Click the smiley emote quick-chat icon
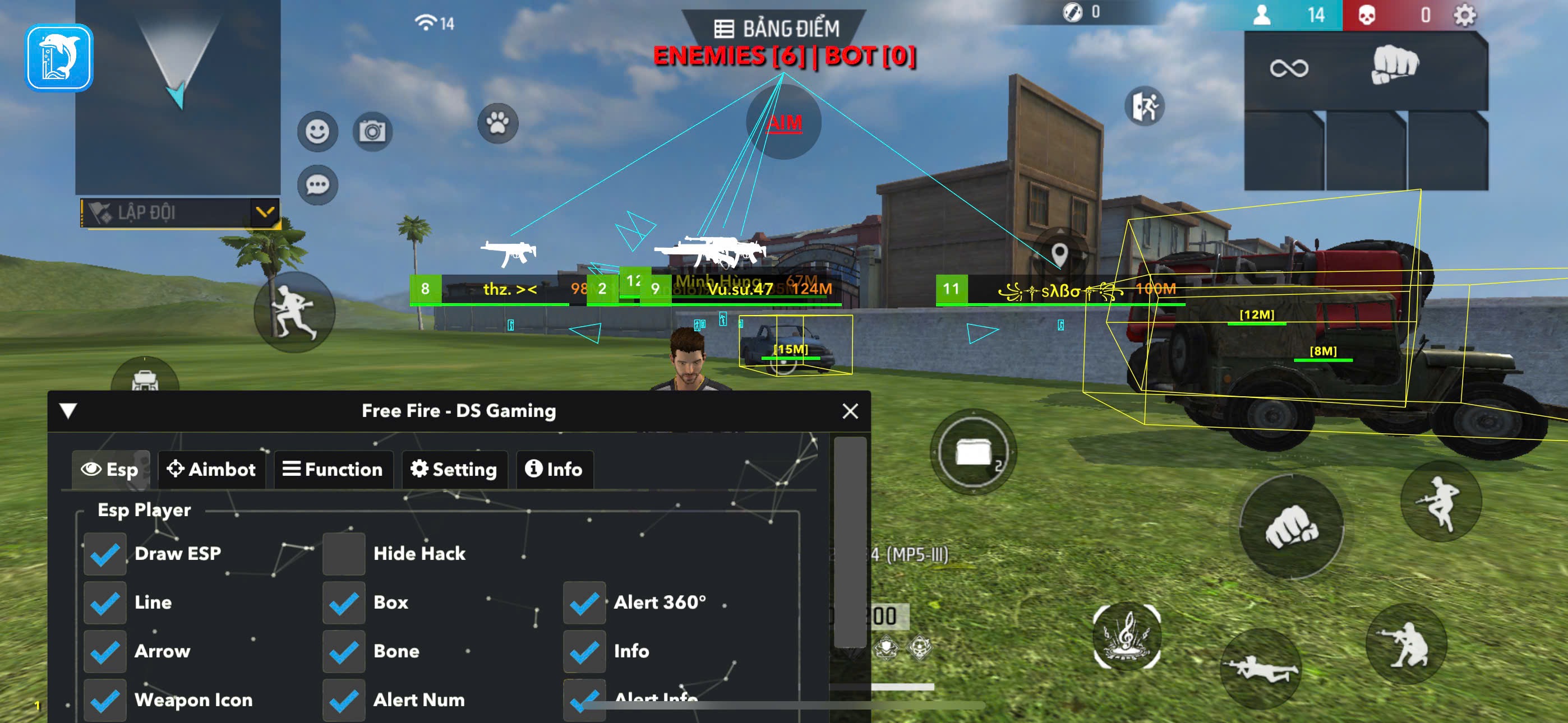This screenshot has width=1568, height=723. point(319,129)
